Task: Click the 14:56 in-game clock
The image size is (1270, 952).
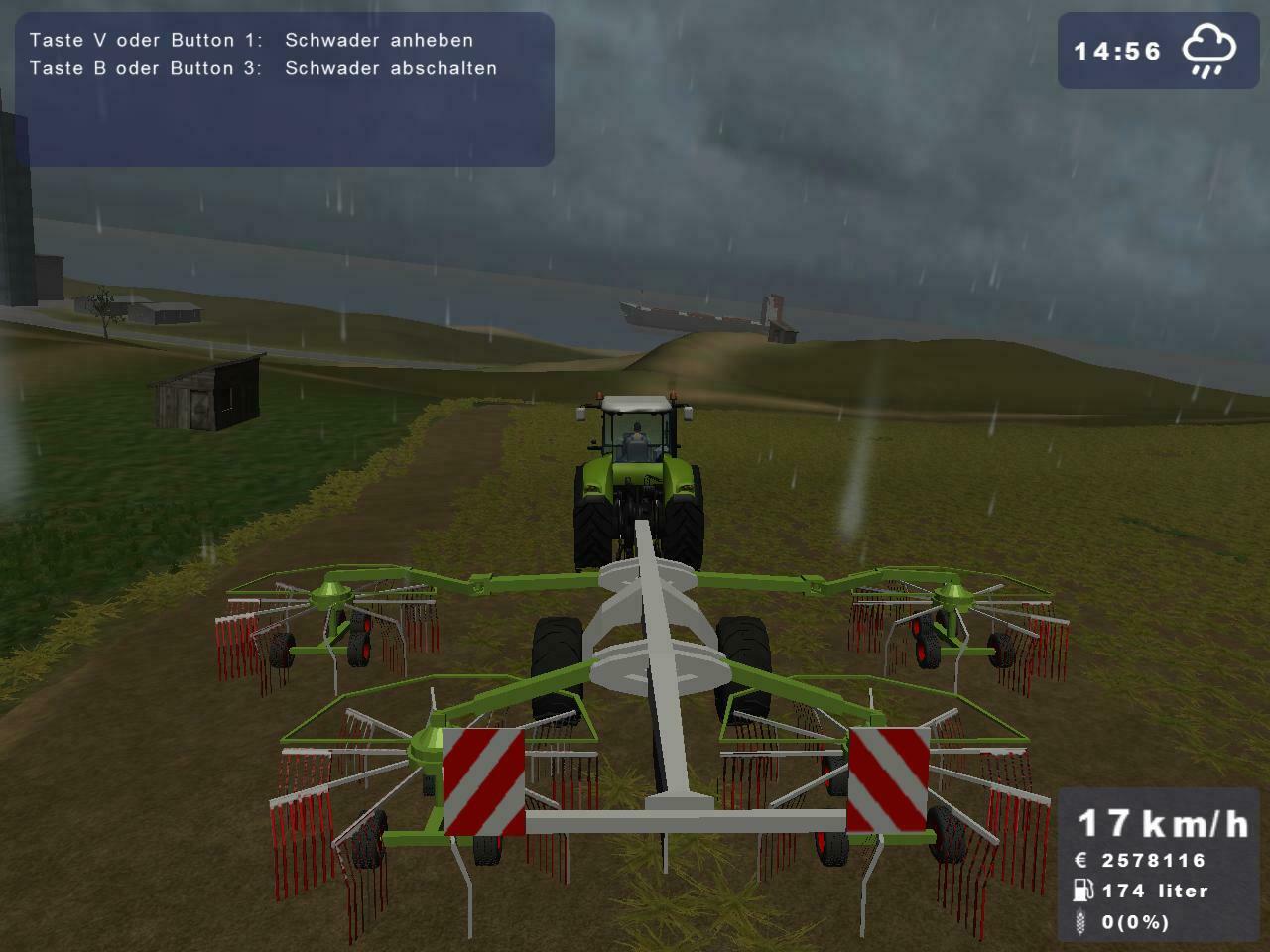Action: coord(1116,50)
